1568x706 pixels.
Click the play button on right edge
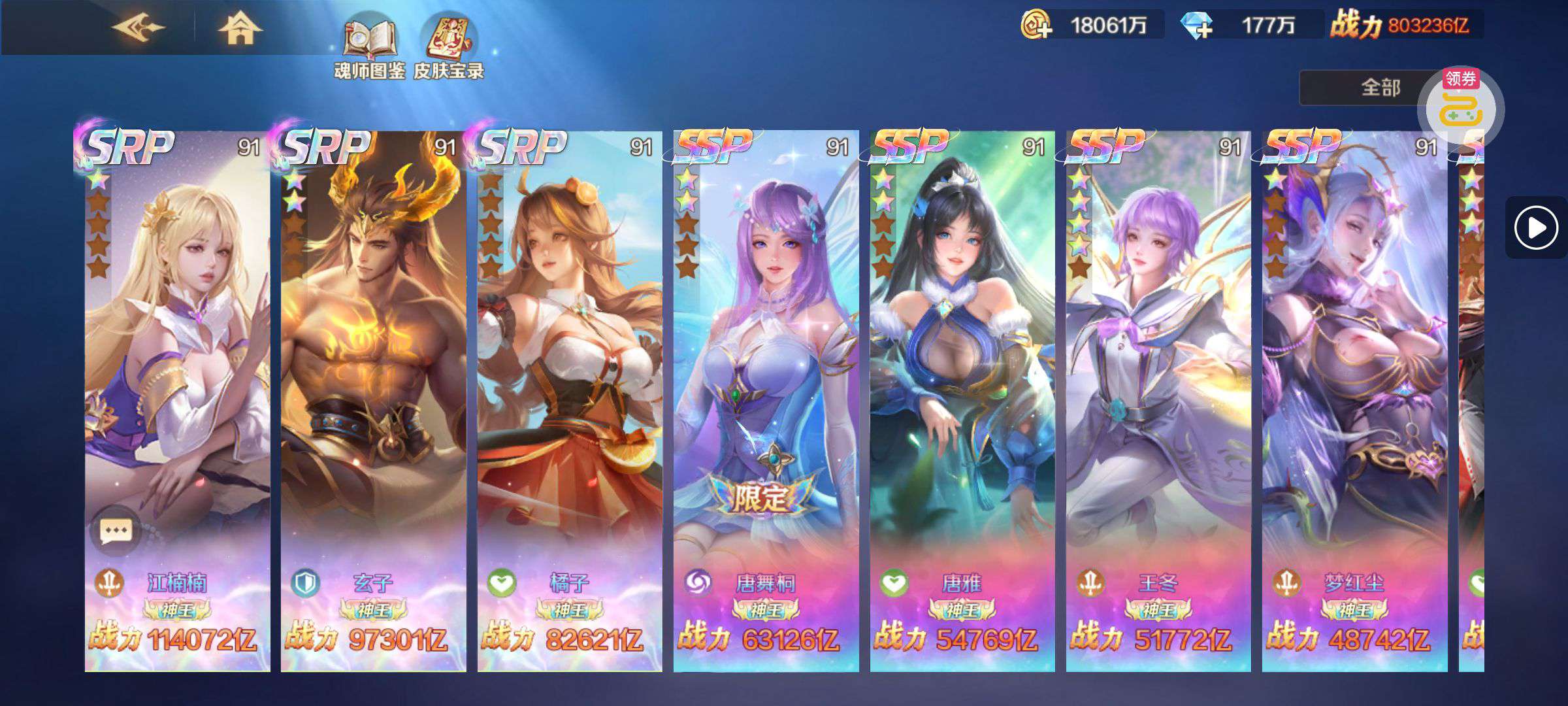(x=1535, y=227)
